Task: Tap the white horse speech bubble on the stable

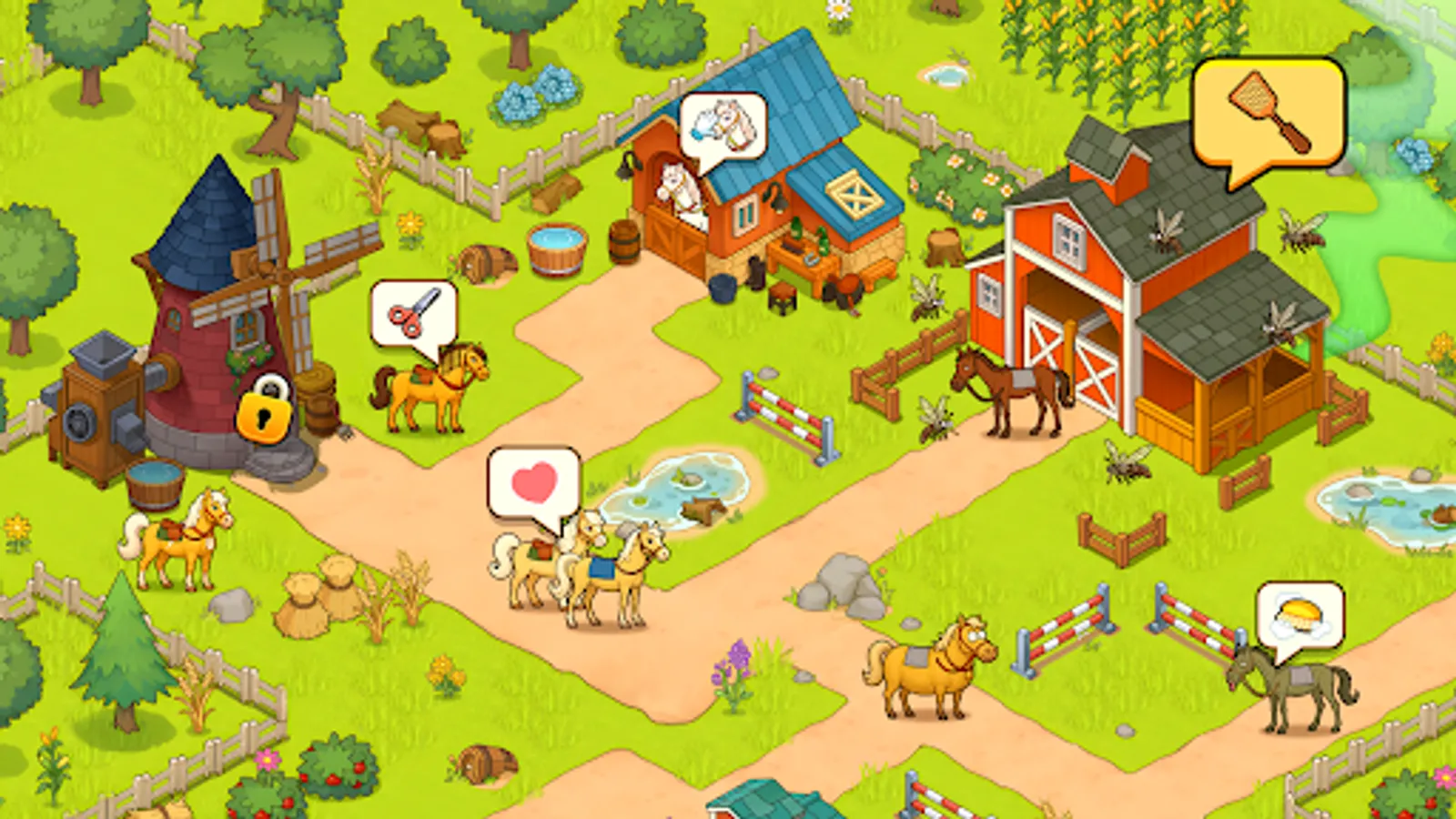Action: pyautogui.click(x=723, y=123)
